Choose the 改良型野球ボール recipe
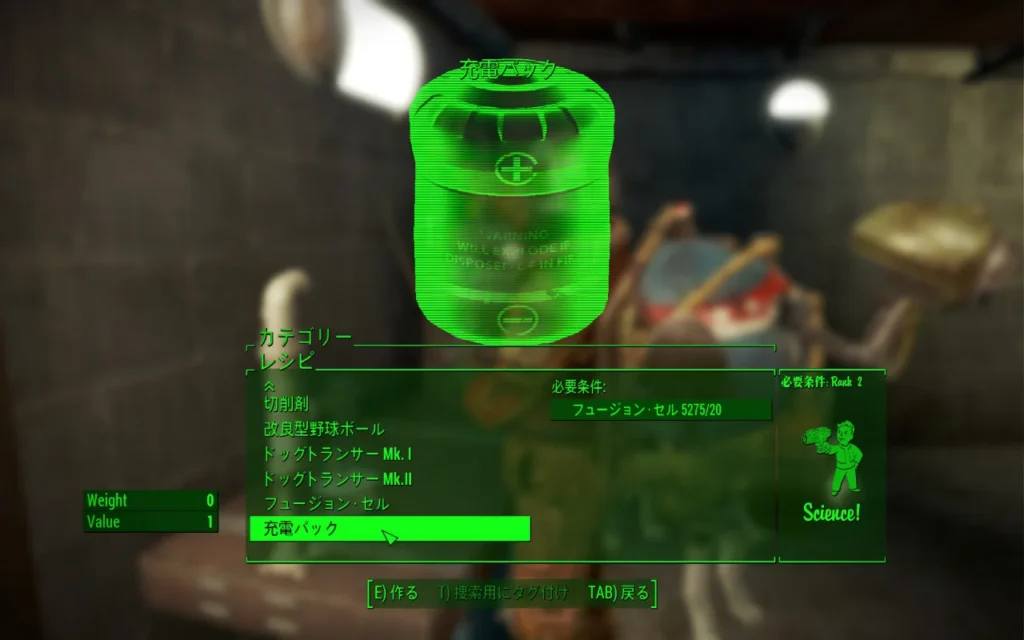1024x640 pixels. pyautogui.click(x=324, y=429)
